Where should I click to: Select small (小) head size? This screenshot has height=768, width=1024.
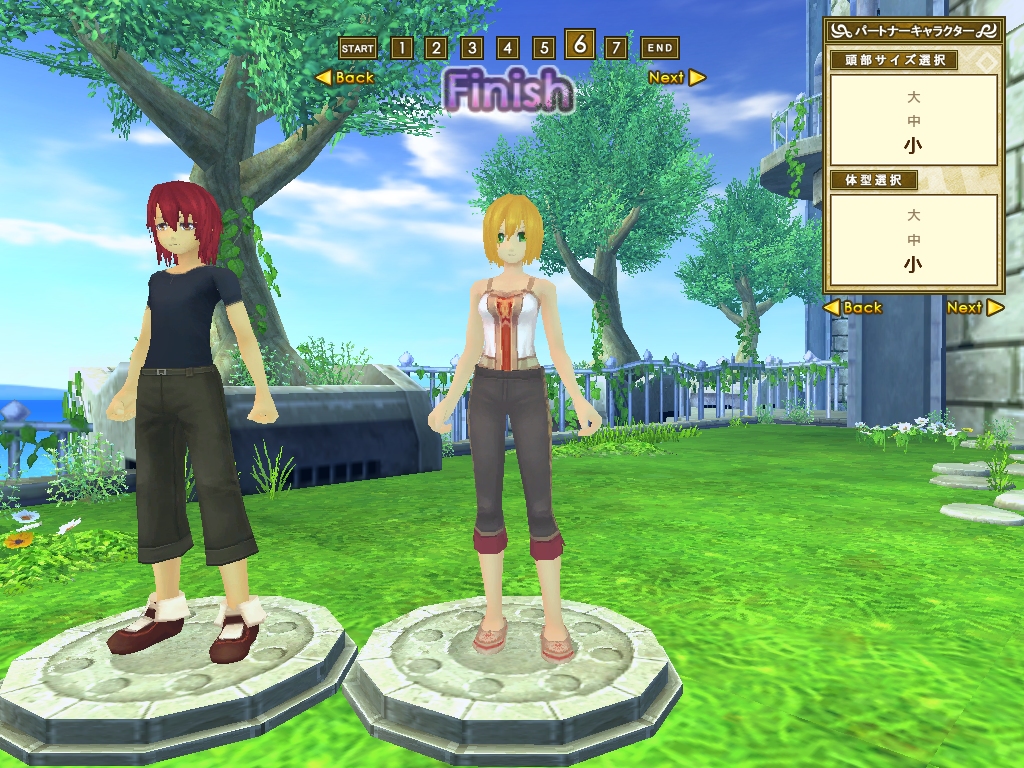(913, 145)
